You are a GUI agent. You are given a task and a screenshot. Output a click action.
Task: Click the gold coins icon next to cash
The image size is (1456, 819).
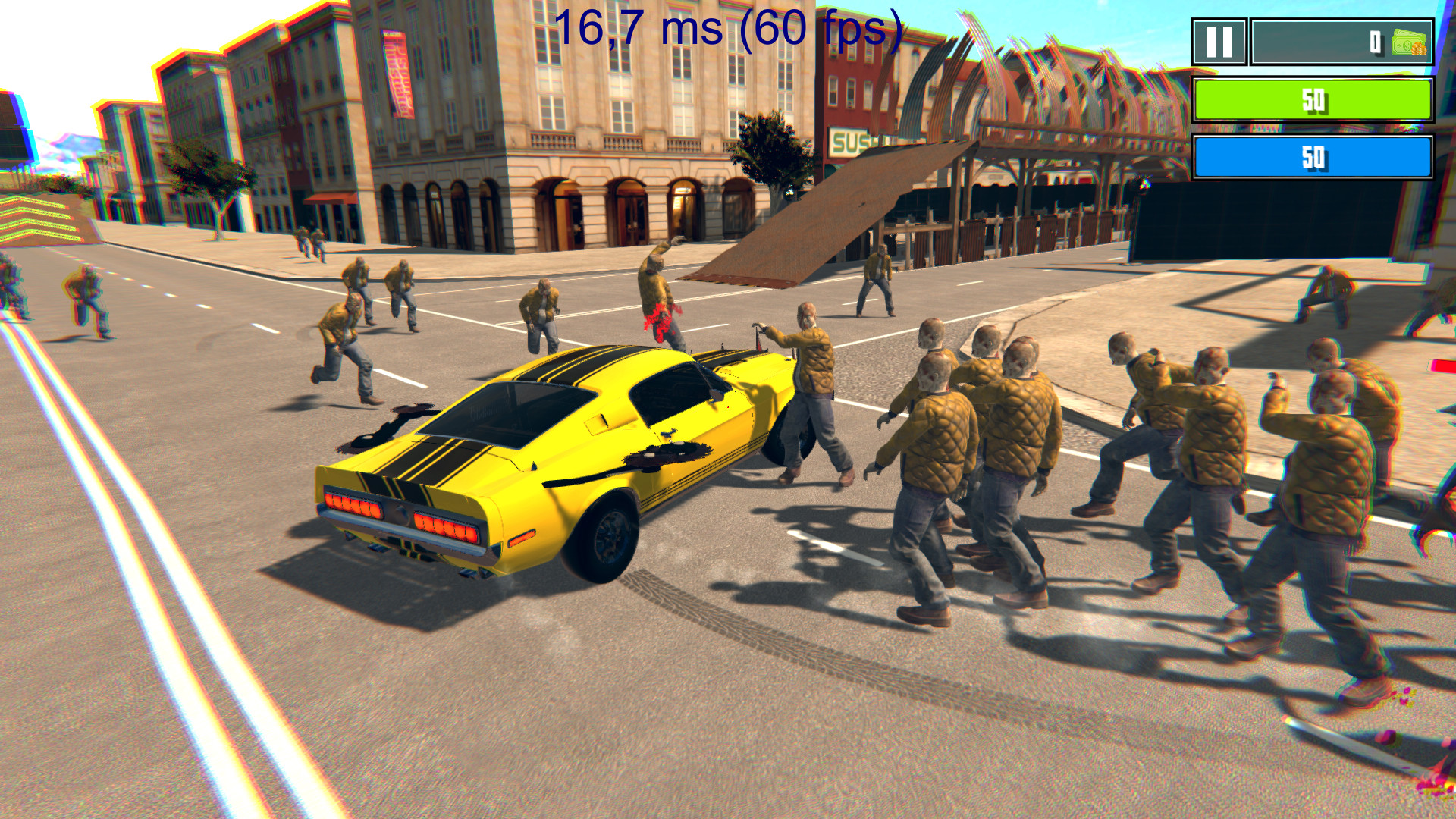click(x=1420, y=50)
